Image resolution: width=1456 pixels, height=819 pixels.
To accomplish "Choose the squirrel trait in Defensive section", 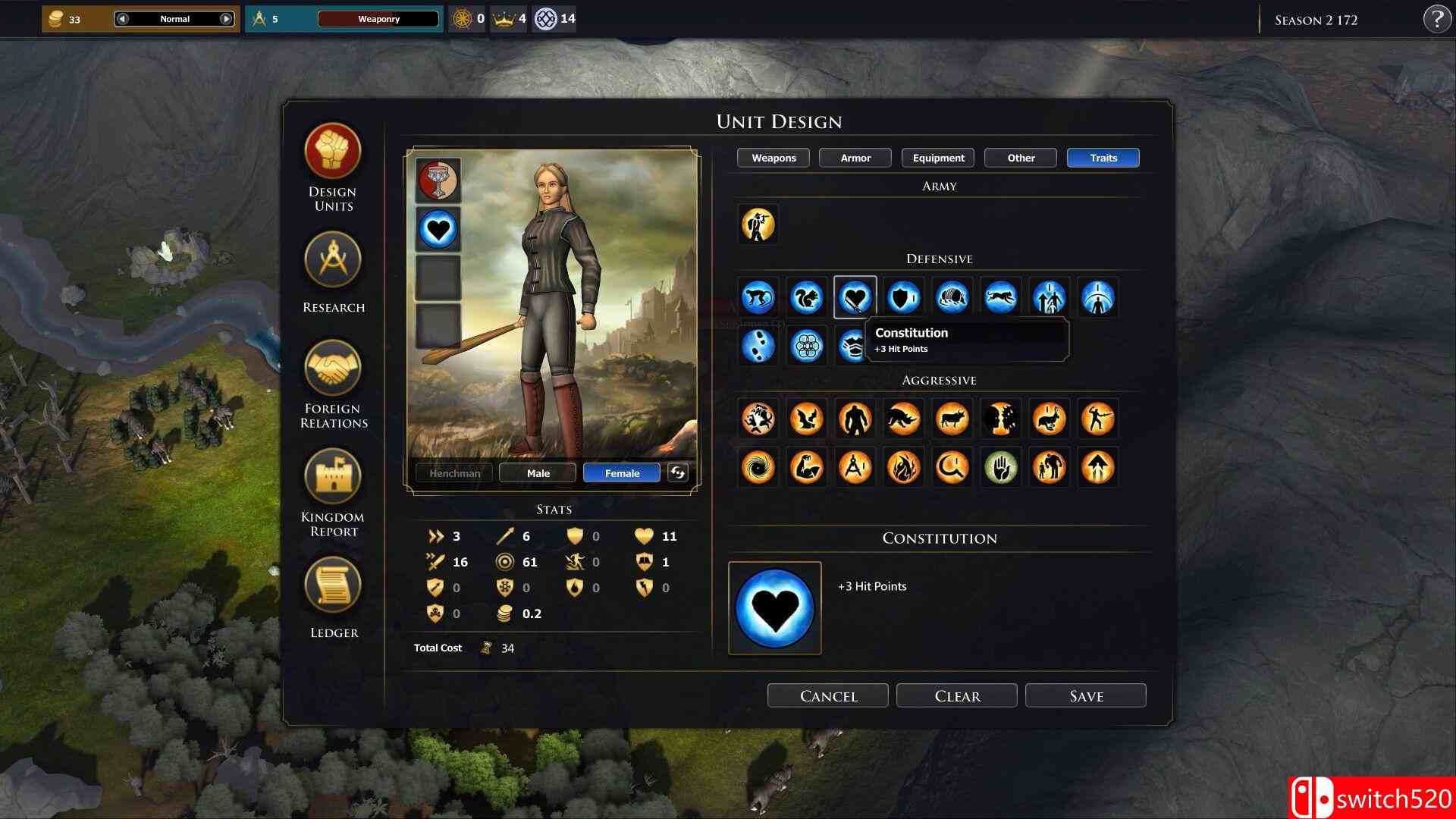I will pyautogui.click(x=806, y=297).
